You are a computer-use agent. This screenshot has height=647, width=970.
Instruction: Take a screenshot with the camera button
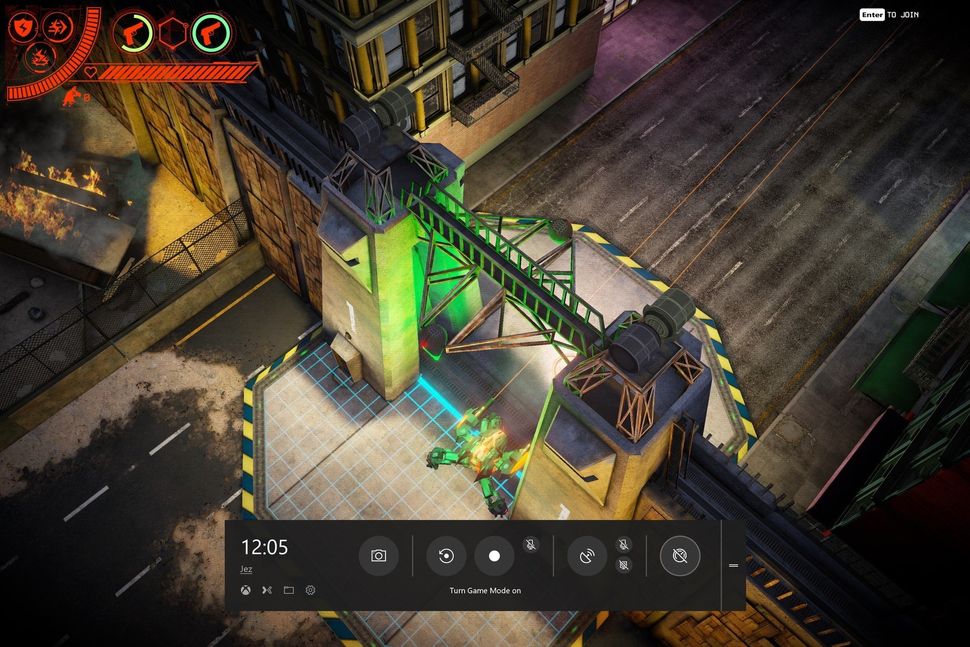379,556
